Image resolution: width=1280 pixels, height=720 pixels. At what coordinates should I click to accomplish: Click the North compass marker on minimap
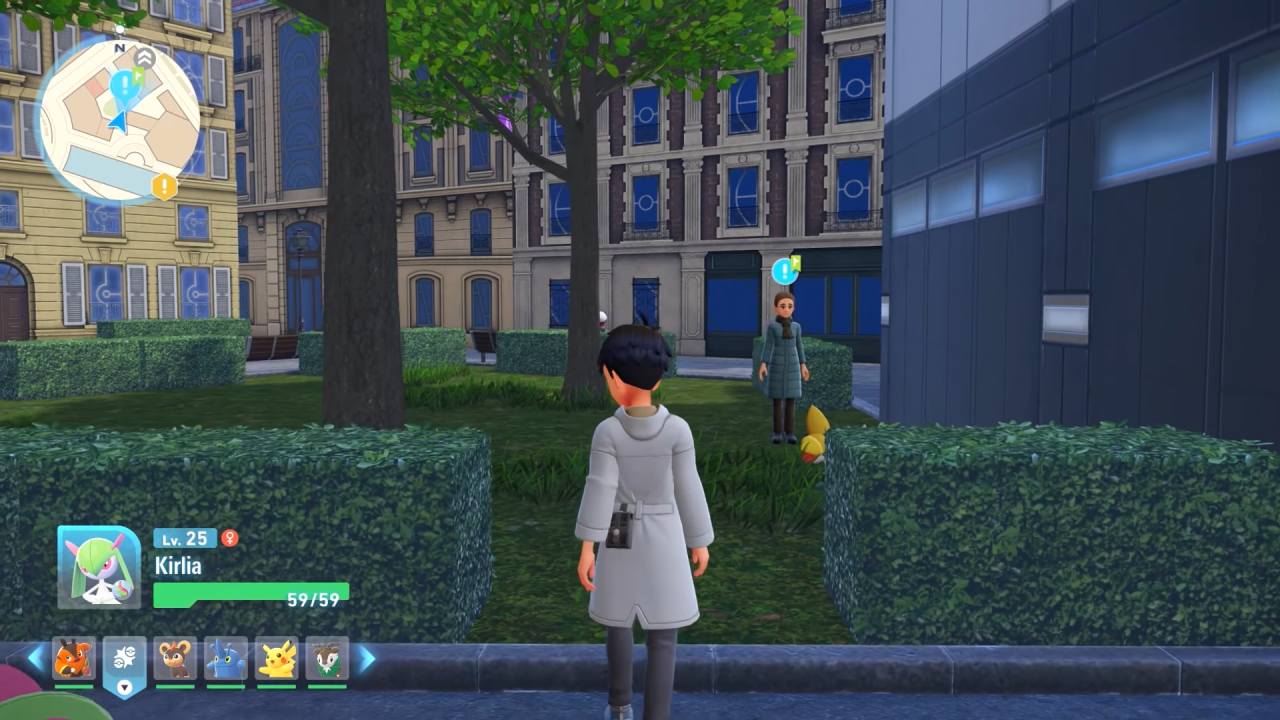coord(119,46)
